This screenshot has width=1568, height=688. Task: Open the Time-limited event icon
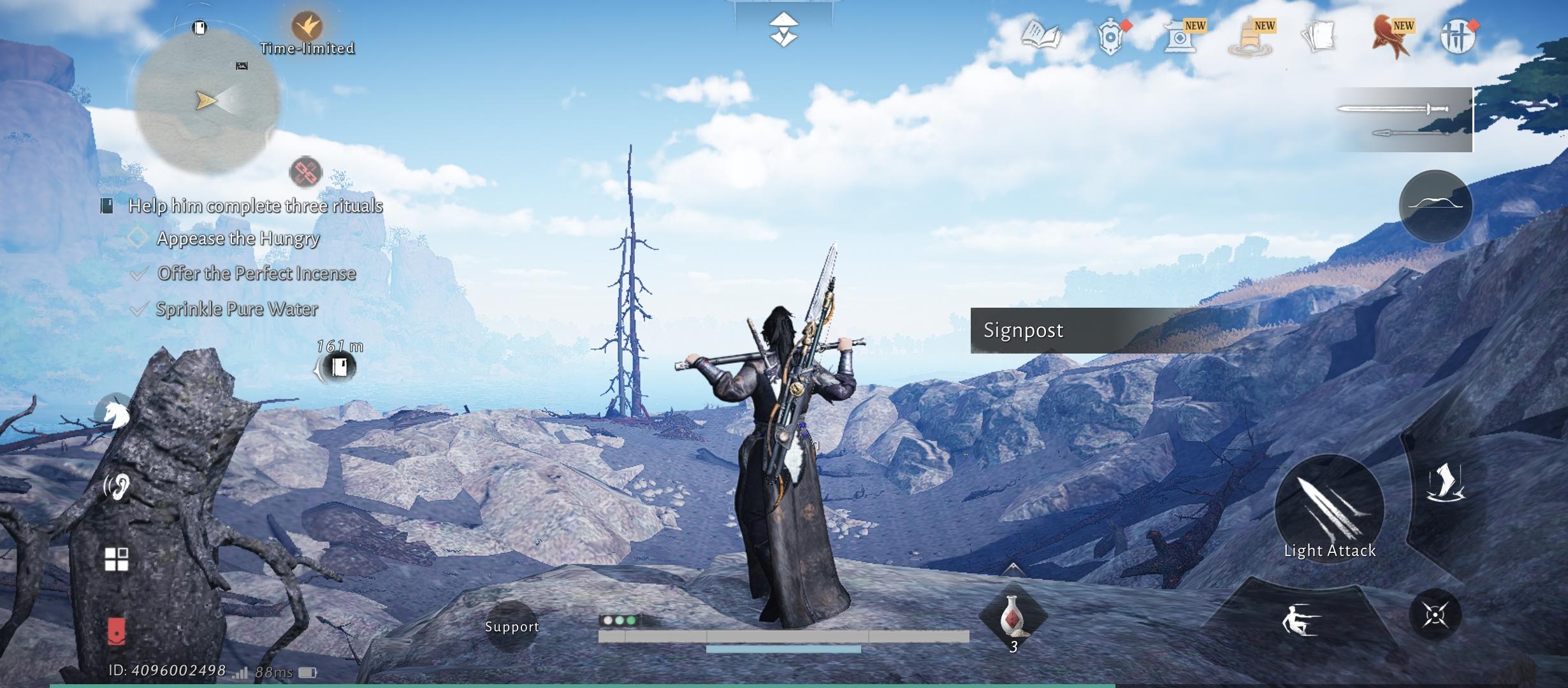pos(307,27)
